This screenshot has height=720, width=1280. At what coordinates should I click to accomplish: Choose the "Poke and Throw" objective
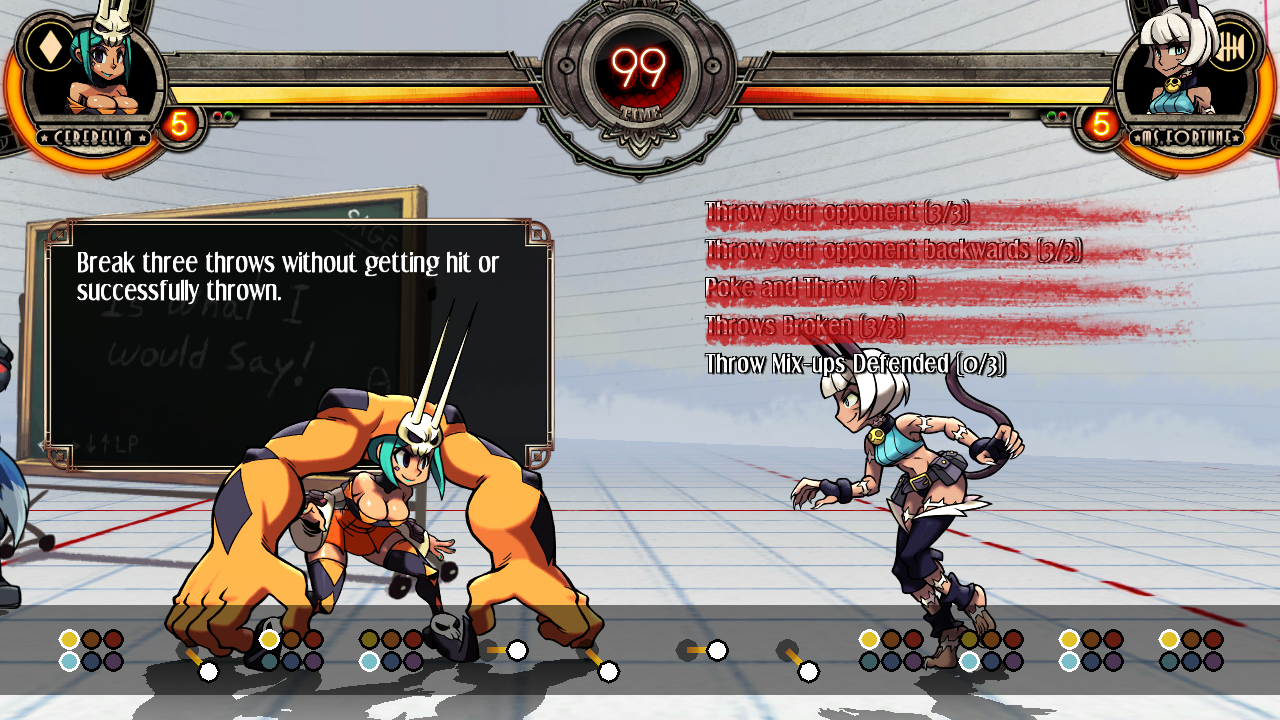[810, 288]
